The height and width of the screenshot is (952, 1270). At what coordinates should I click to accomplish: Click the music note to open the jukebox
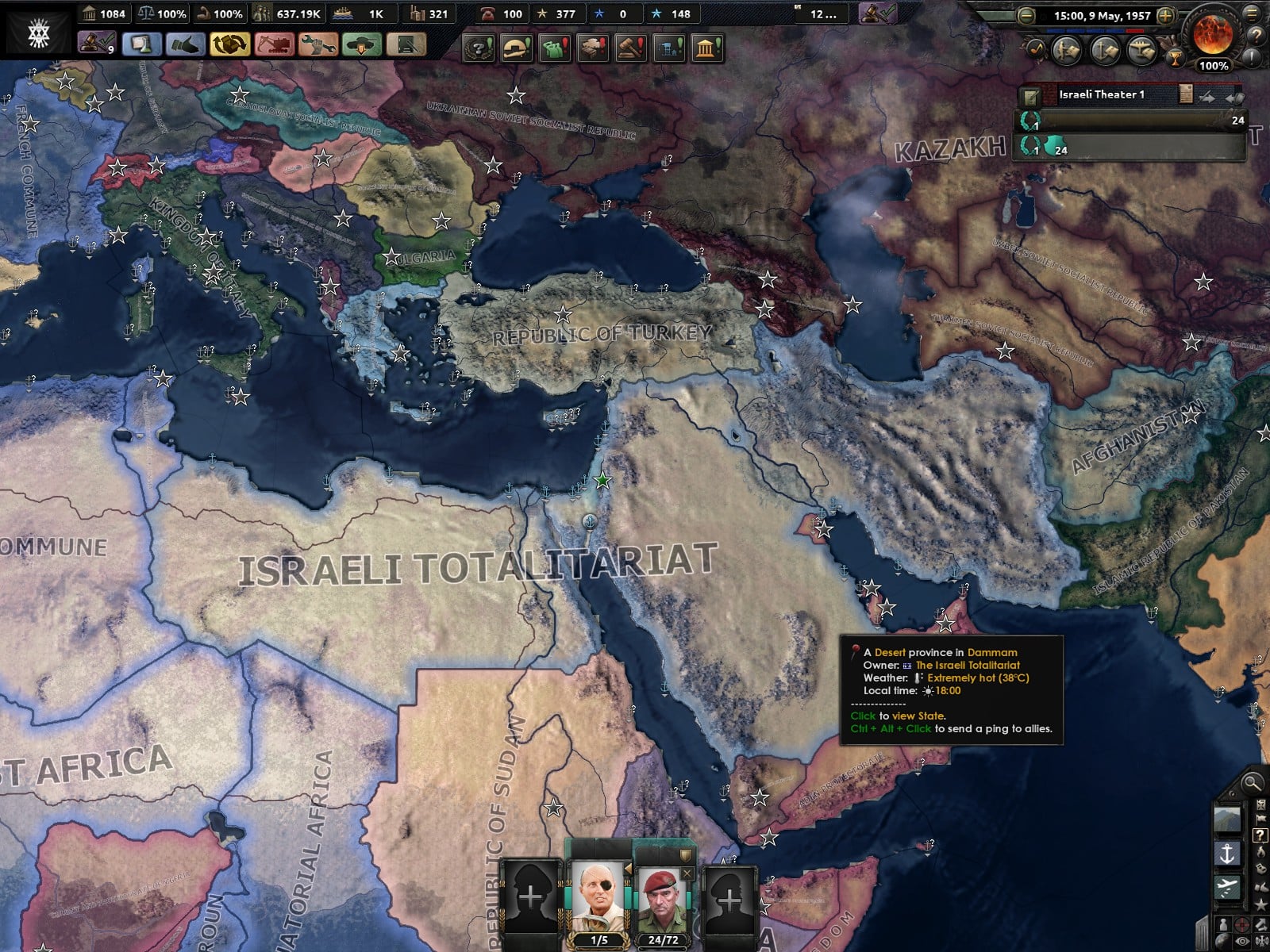coord(1035,48)
